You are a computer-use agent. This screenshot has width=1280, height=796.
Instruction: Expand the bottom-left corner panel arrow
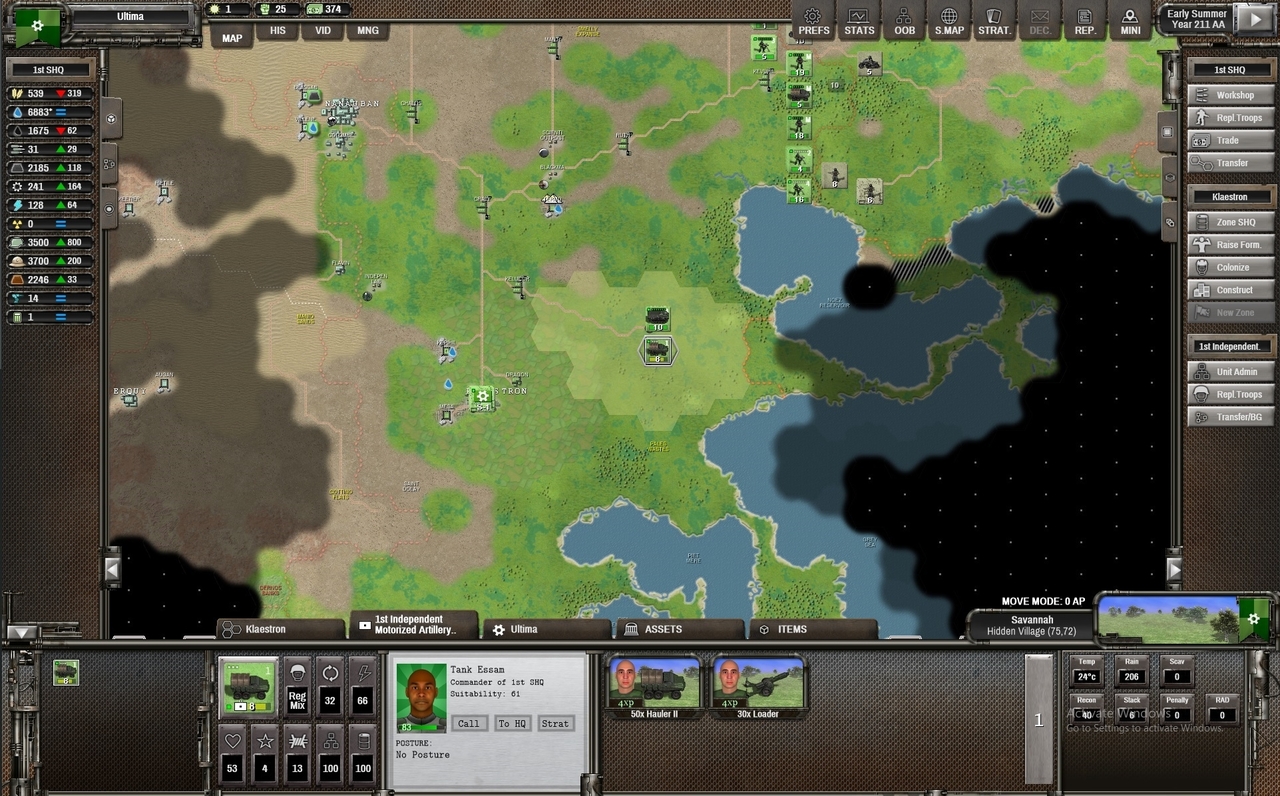(21, 632)
